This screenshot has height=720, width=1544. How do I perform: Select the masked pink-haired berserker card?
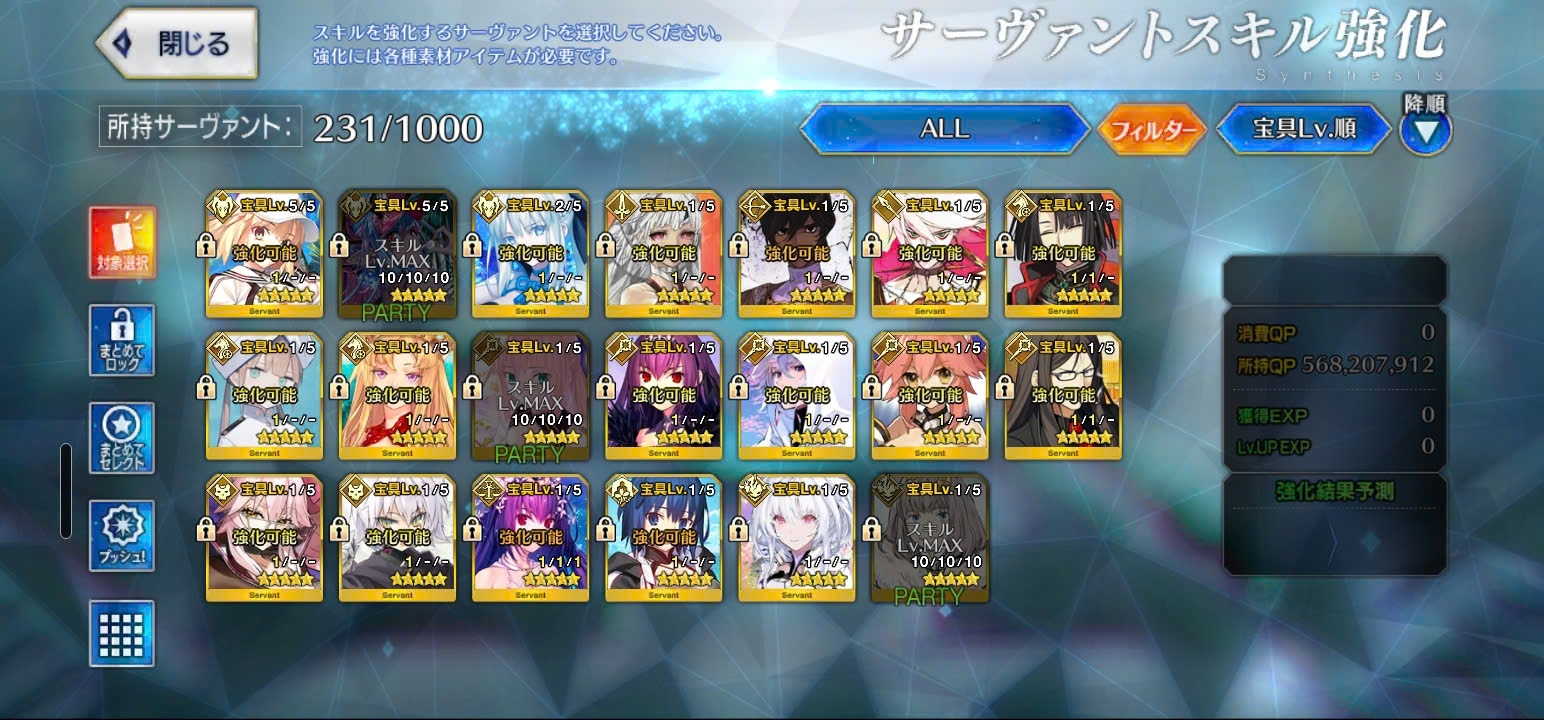click(264, 538)
